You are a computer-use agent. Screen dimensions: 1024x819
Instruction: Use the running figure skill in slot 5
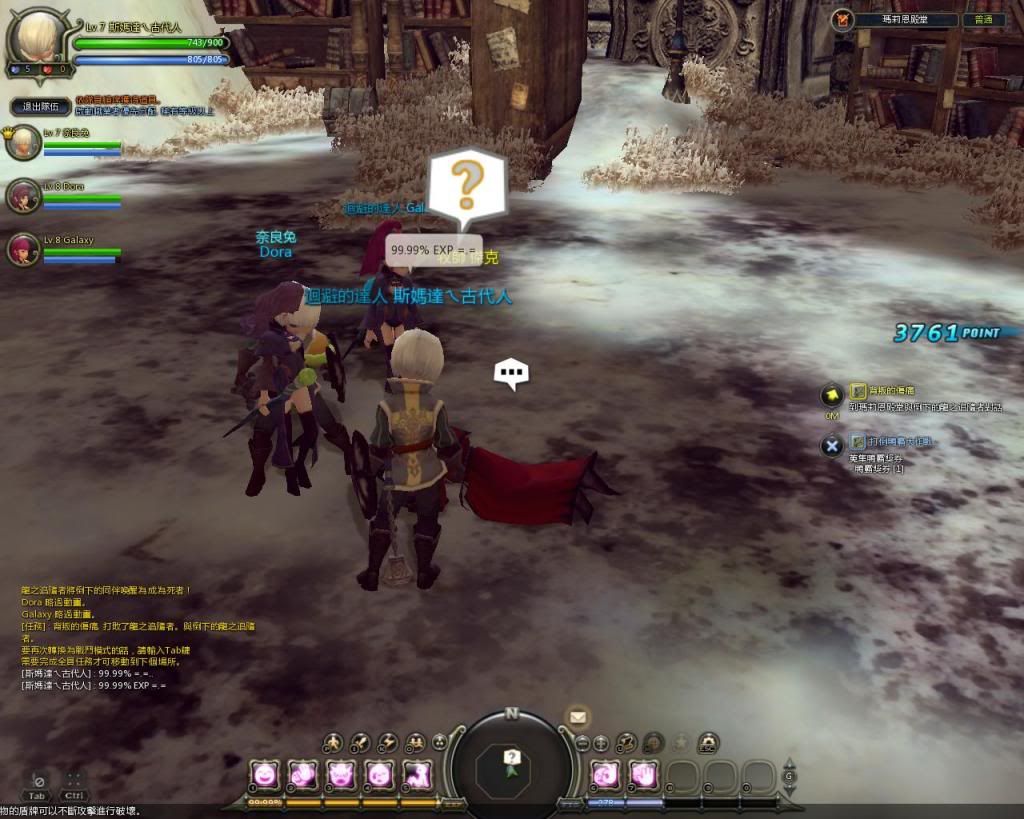point(417,773)
